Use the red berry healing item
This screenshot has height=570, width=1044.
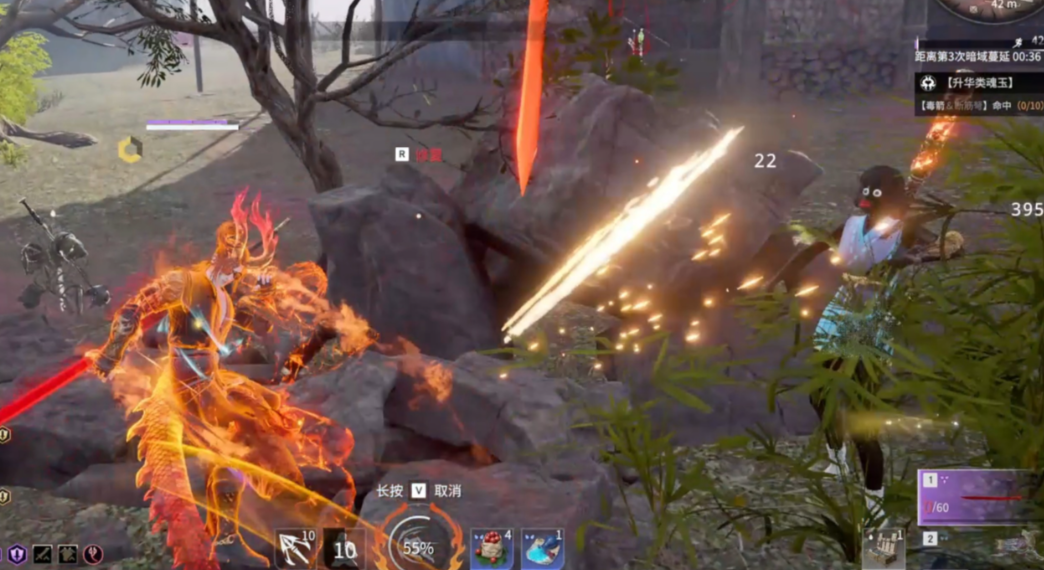point(492,548)
